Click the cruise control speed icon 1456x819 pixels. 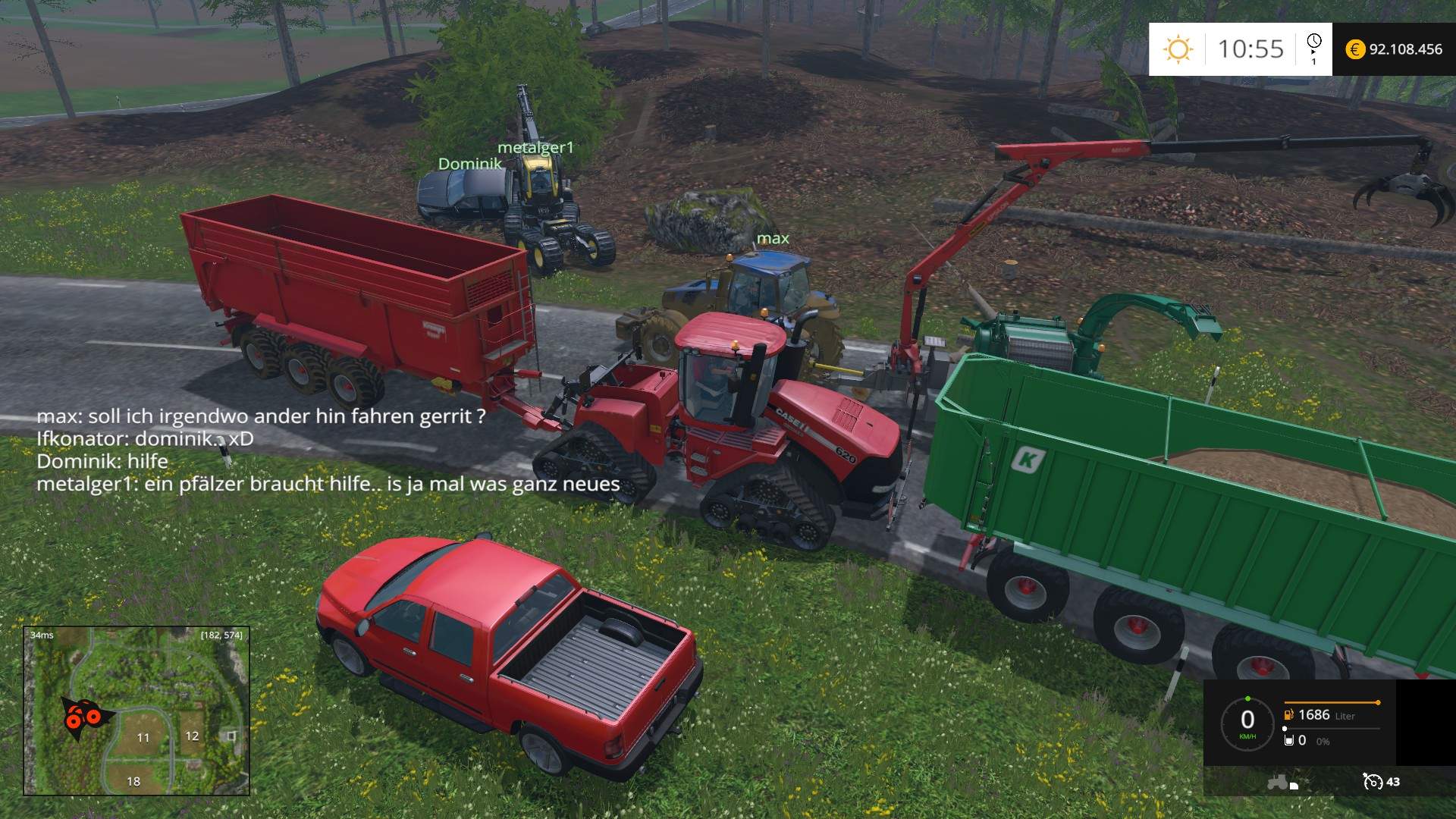point(1373,781)
